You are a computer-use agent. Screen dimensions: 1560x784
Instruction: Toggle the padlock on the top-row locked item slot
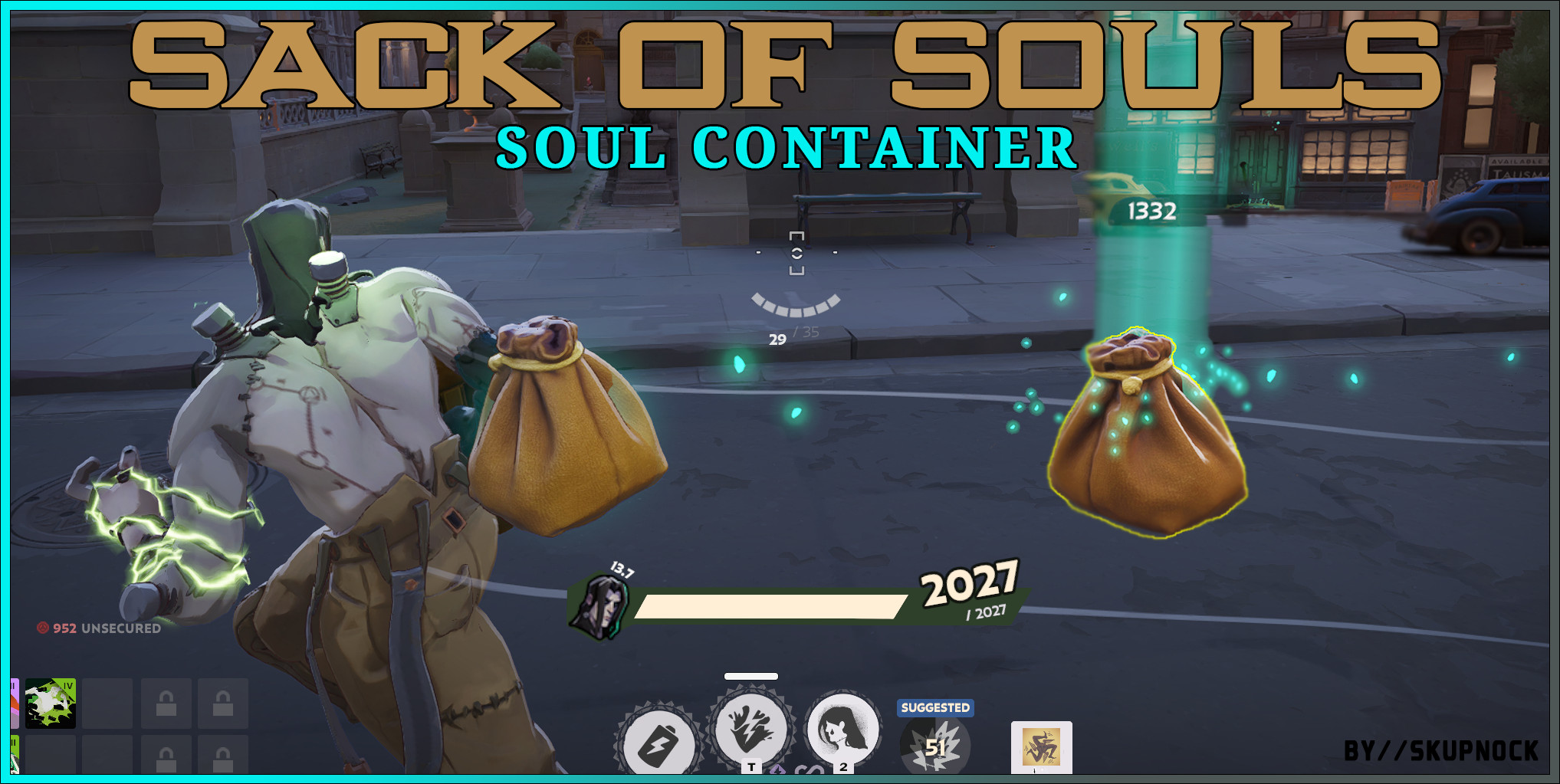[x=166, y=704]
